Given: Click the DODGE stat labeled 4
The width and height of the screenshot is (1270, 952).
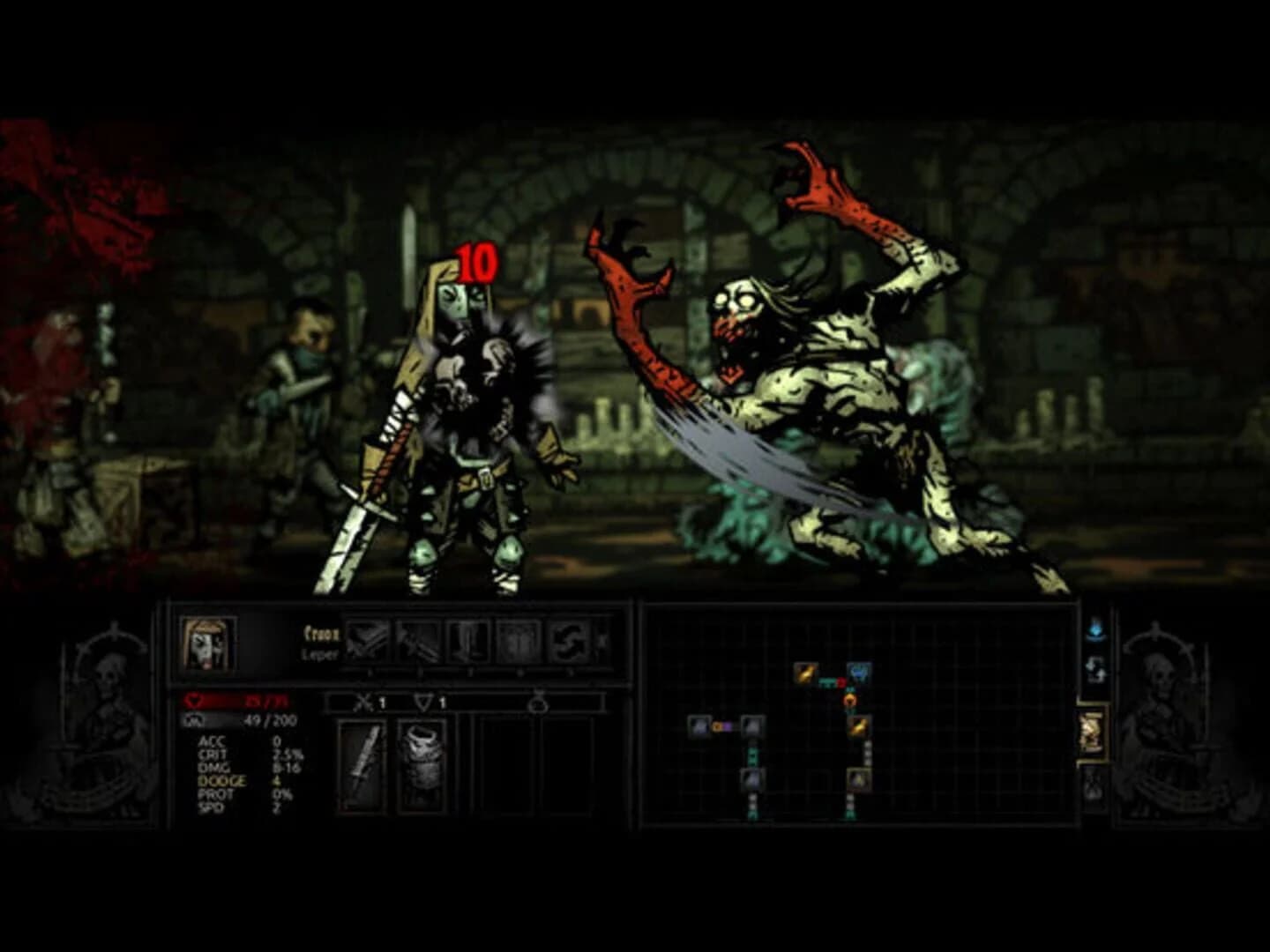Looking at the screenshot, I should (222, 783).
